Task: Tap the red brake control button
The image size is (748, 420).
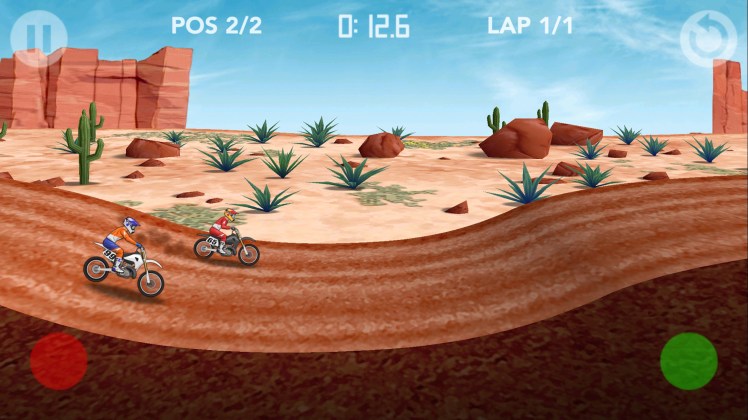Action: tap(59, 361)
